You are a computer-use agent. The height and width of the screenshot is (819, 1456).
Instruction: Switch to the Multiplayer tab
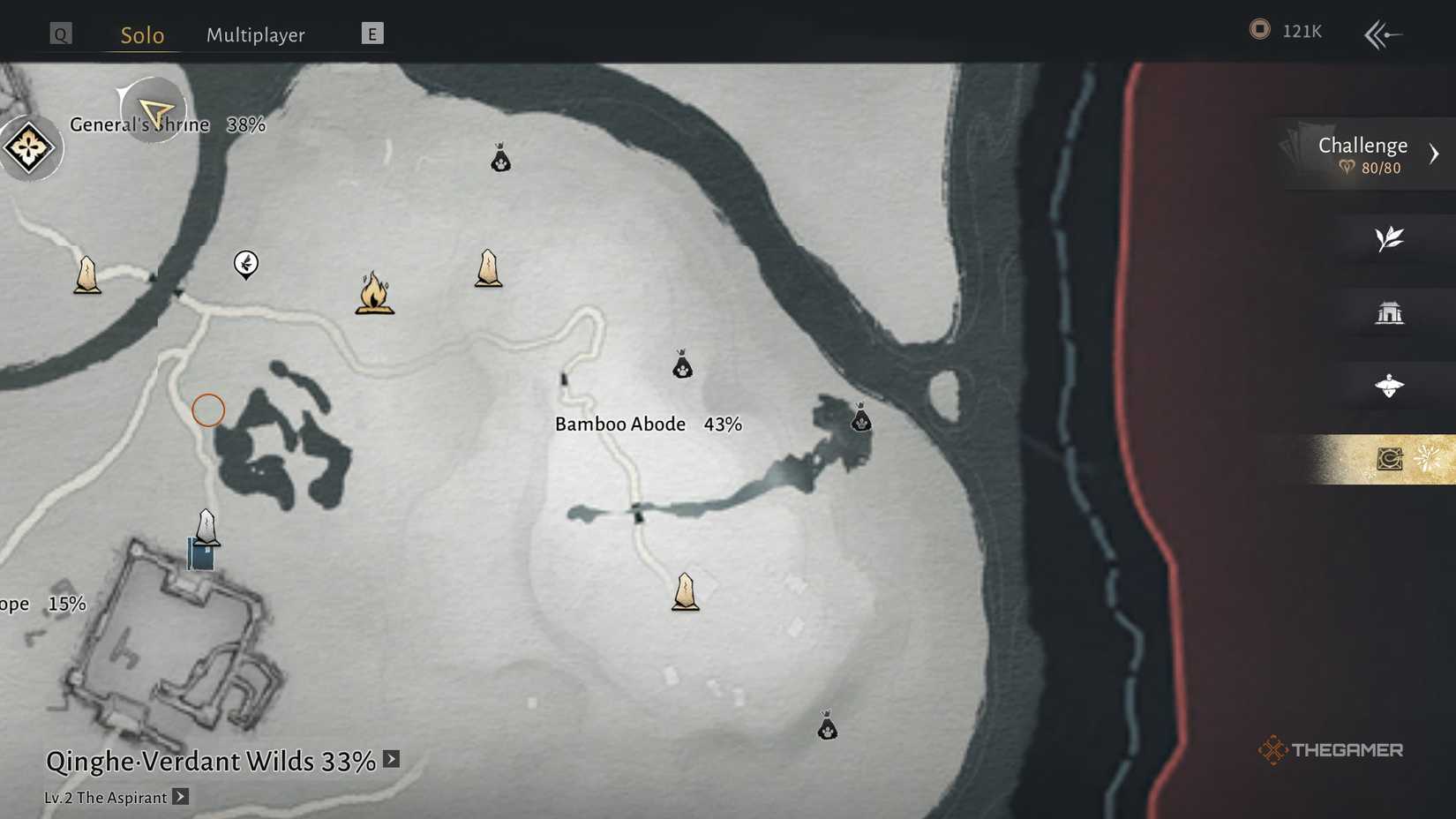[255, 34]
